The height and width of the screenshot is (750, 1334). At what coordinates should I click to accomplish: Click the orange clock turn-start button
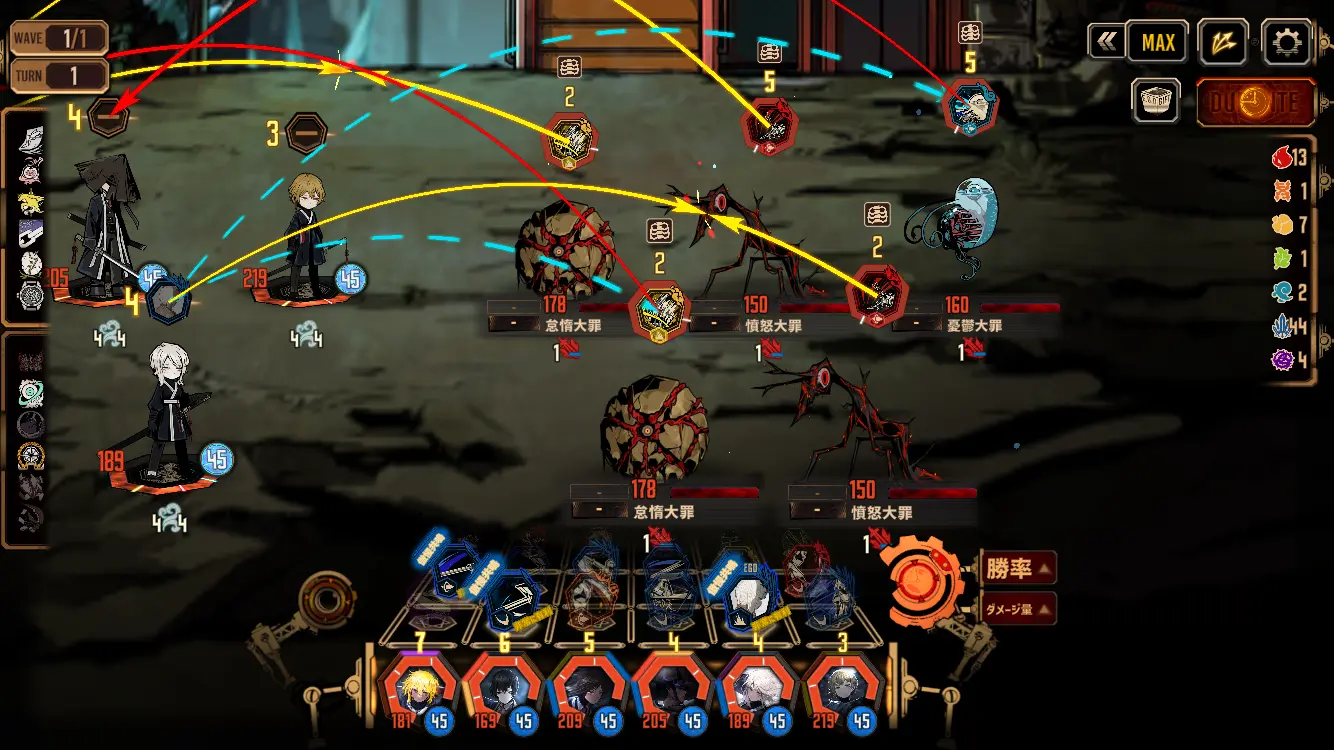click(1255, 102)
